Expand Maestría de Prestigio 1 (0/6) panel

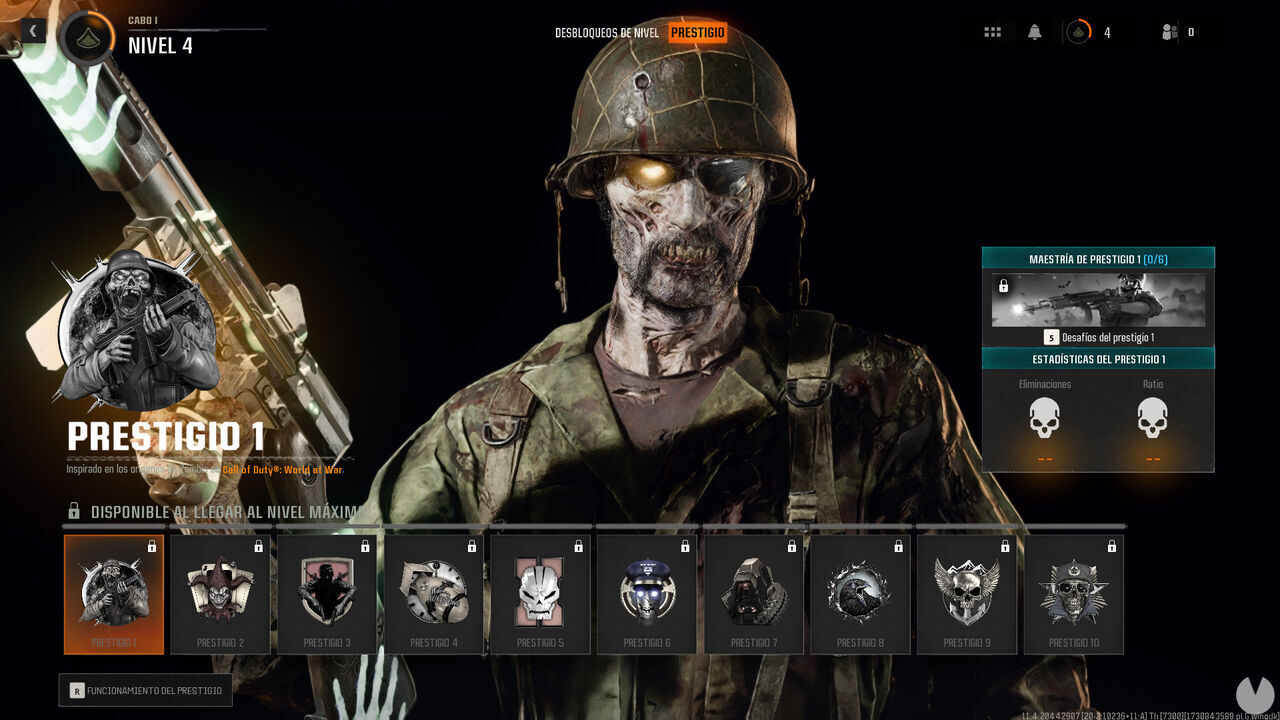(x=1098, y=257)
